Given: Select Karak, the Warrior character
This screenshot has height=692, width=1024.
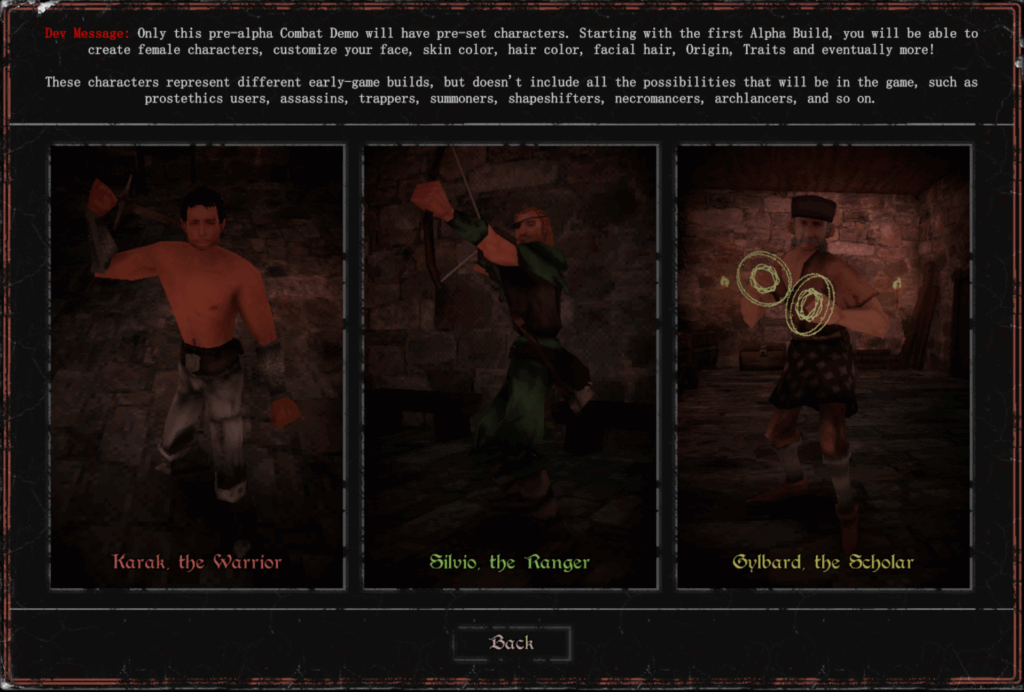Looking at the screenshot, I should click(x=197, y=366).
